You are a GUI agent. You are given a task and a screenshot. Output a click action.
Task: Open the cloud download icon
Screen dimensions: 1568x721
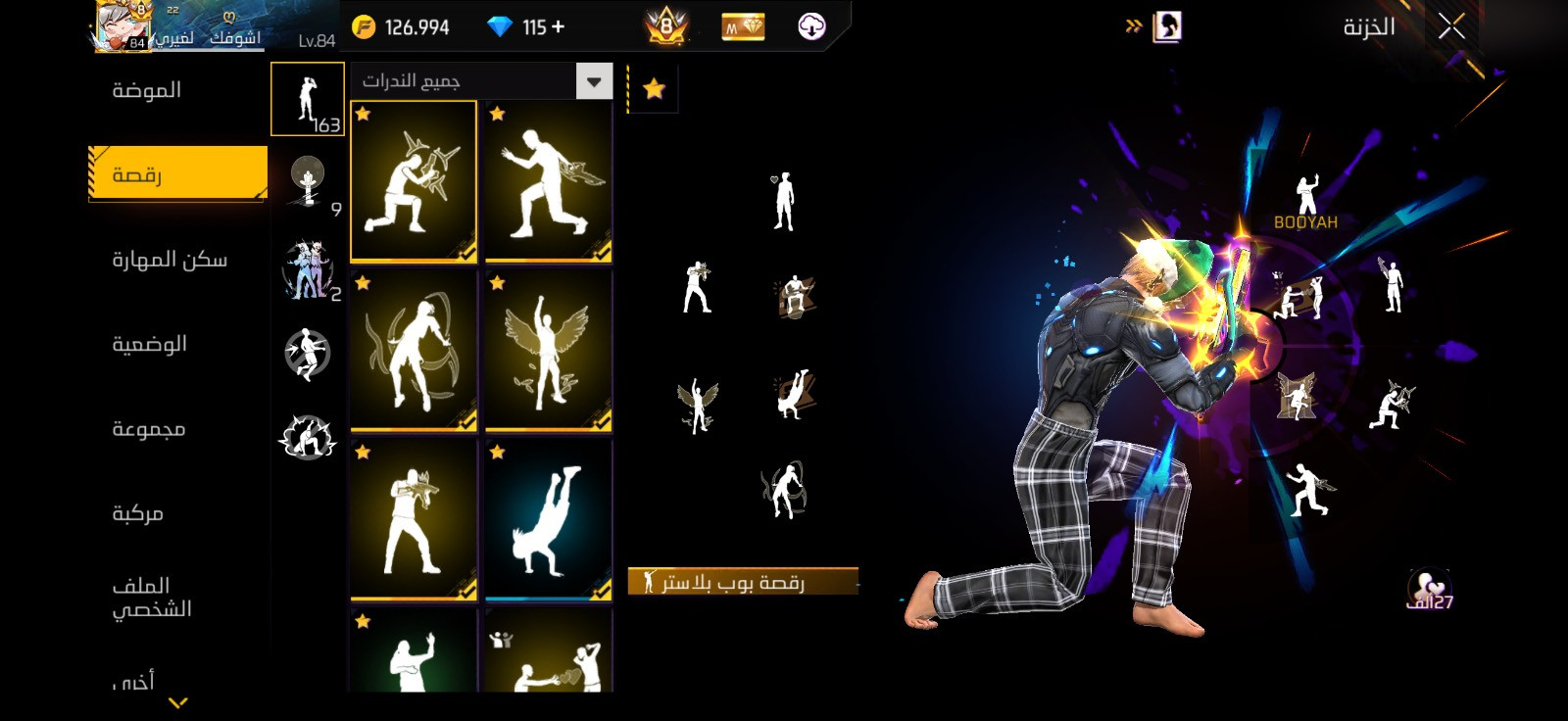(x=811, y=26)
